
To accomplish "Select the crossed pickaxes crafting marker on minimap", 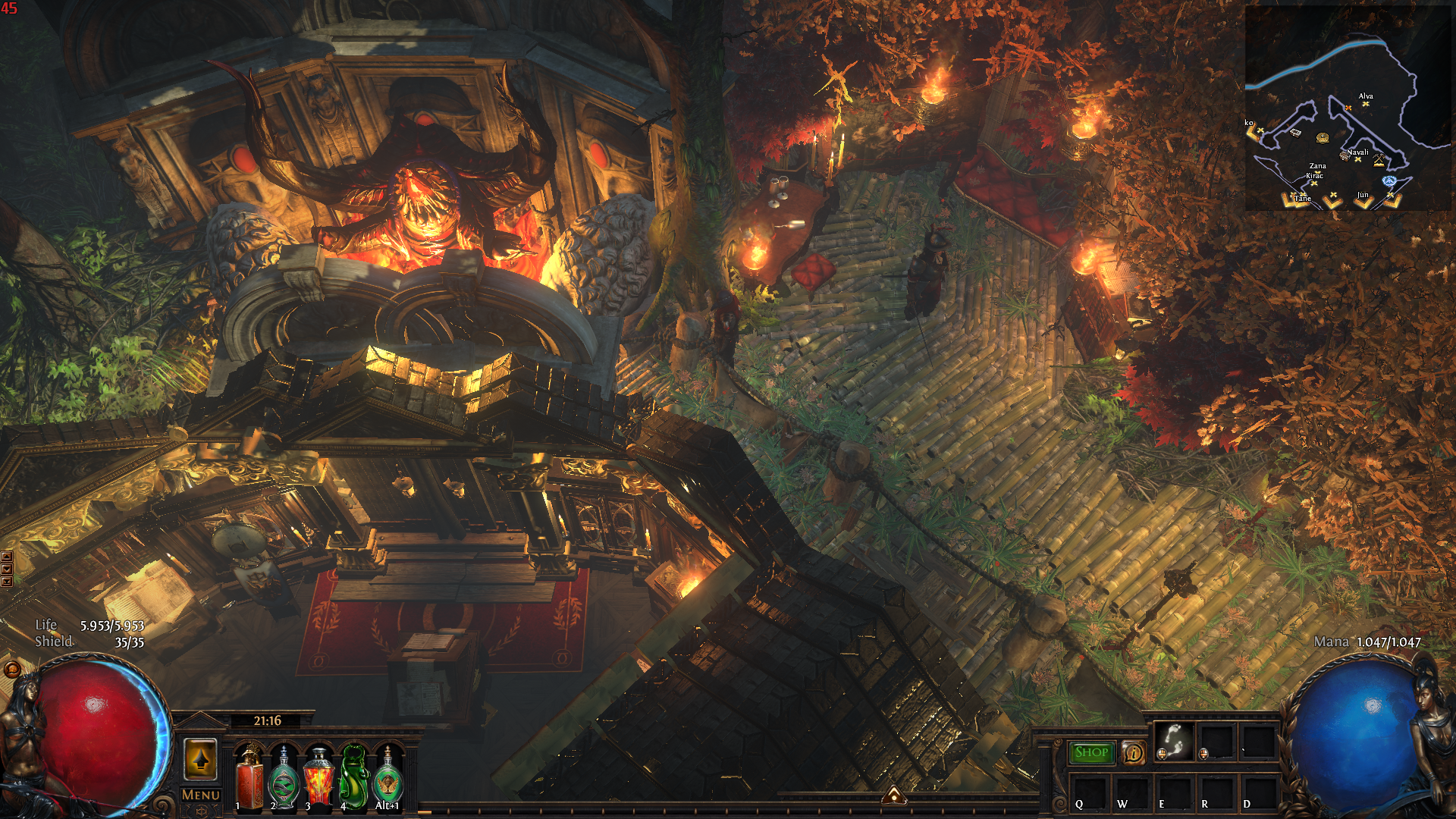I will [1379, 160].
